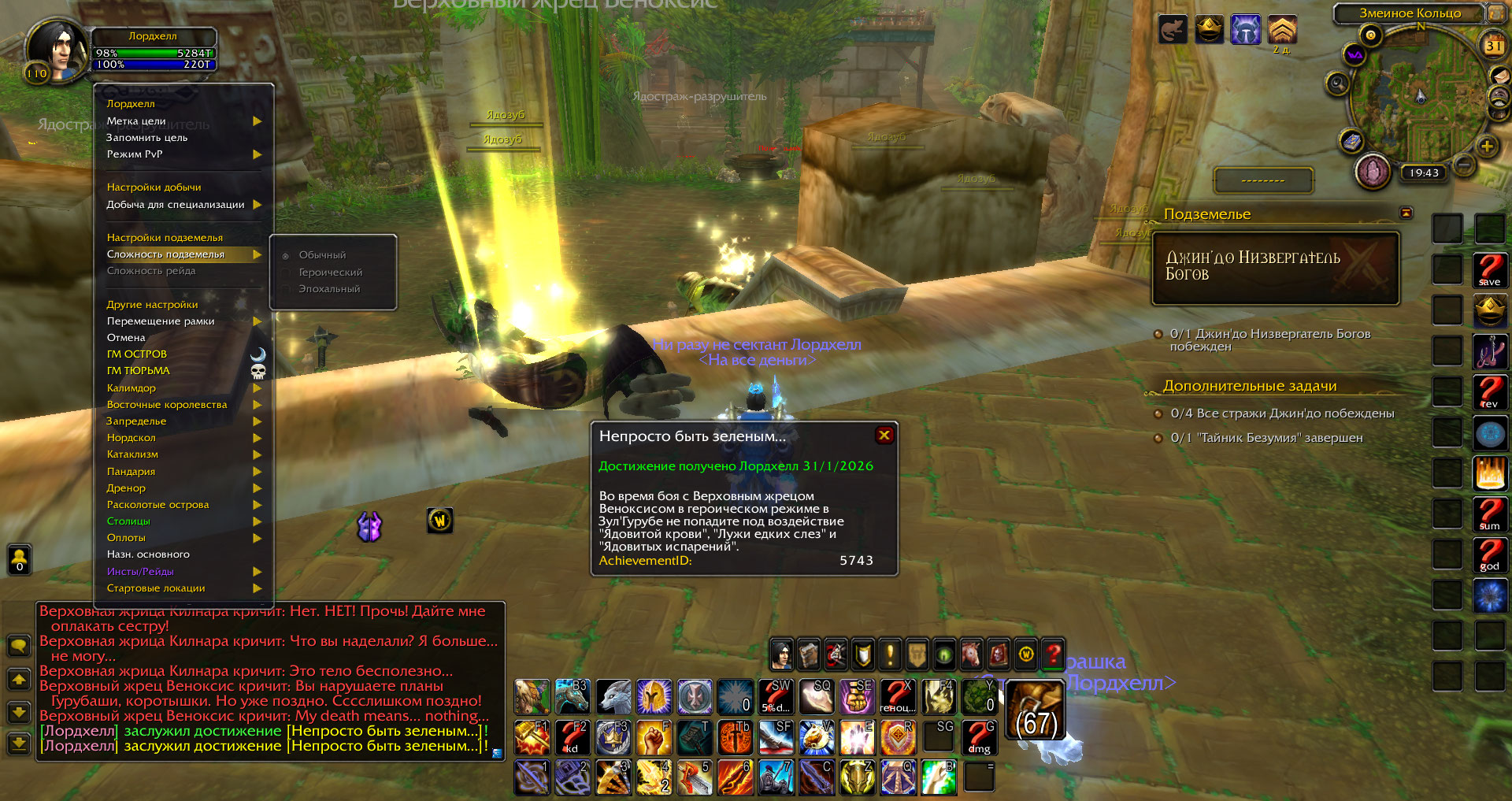Activate the 'god' macro button

pyautogui.click(x=1489, y=555)
